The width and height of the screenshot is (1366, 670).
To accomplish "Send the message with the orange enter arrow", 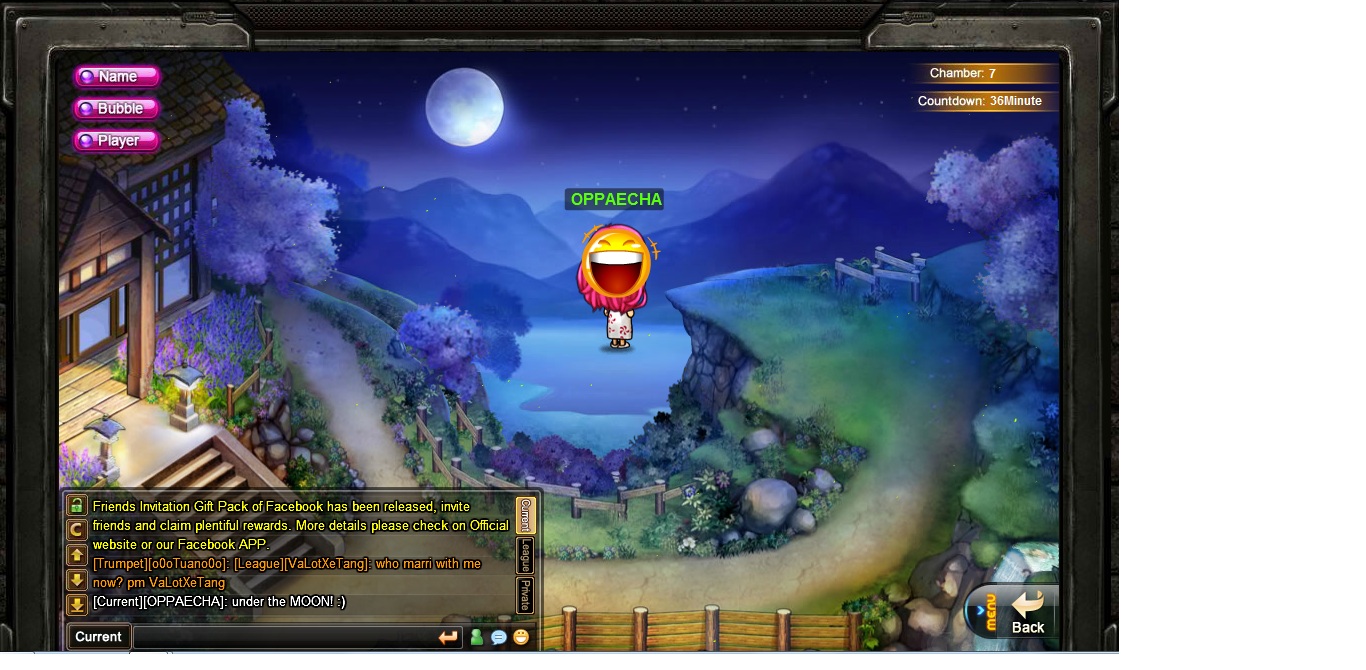I will (448, 637).
